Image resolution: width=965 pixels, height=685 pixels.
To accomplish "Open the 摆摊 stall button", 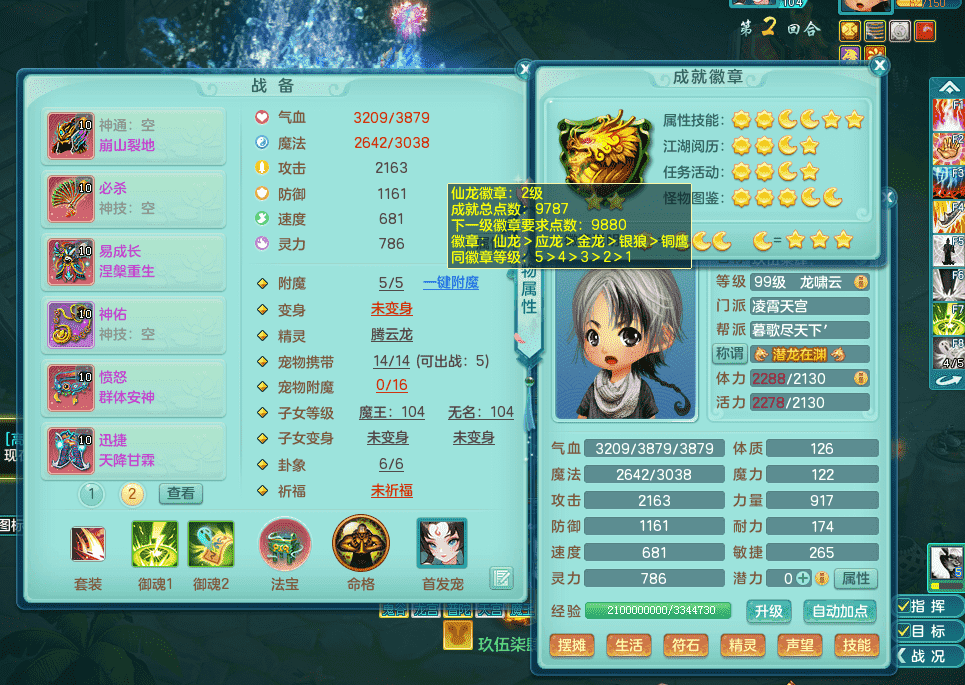I will tap(572, 645).
